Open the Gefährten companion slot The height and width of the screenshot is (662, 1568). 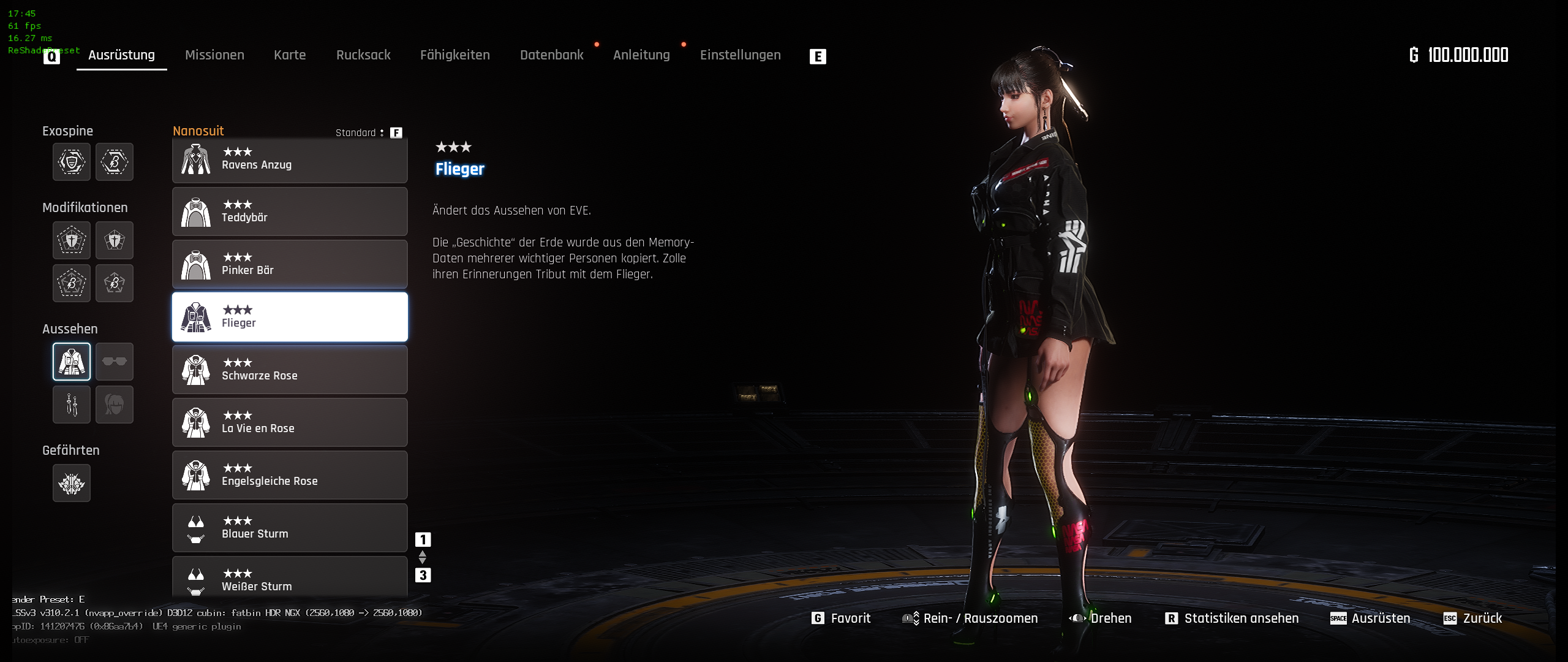[72, 484]
